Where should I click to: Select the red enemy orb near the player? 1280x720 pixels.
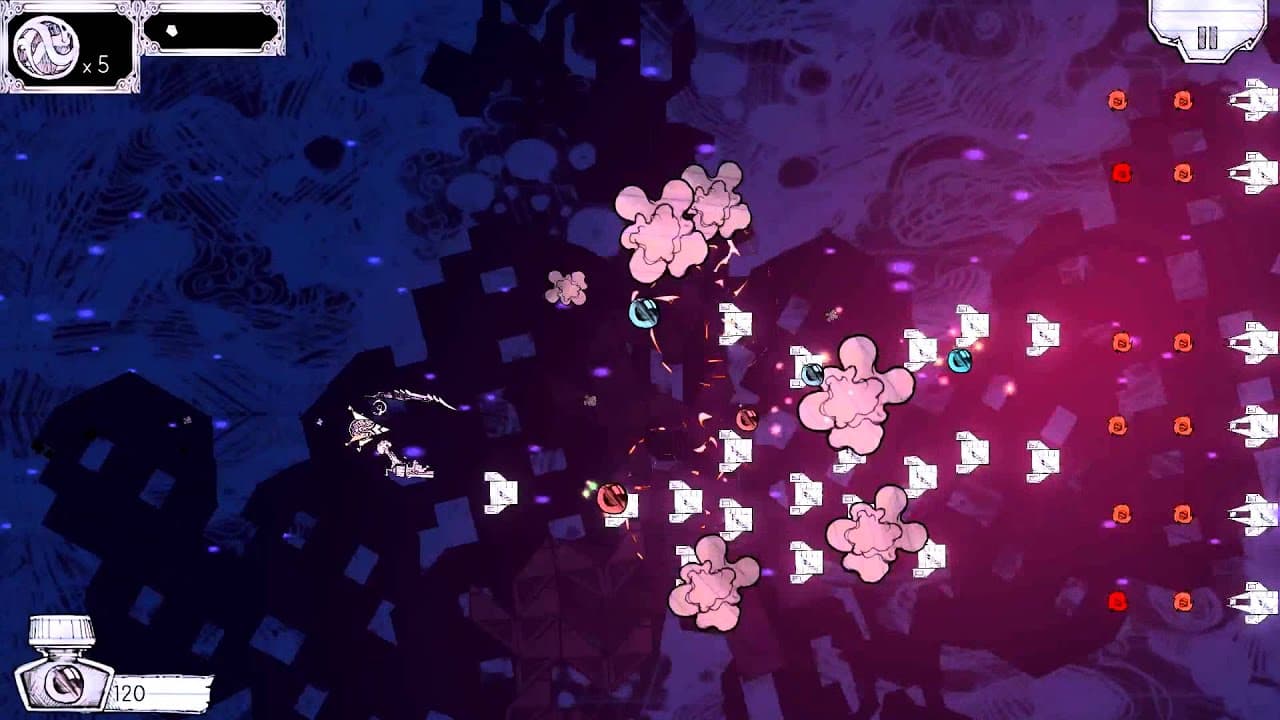coord(611,495)
